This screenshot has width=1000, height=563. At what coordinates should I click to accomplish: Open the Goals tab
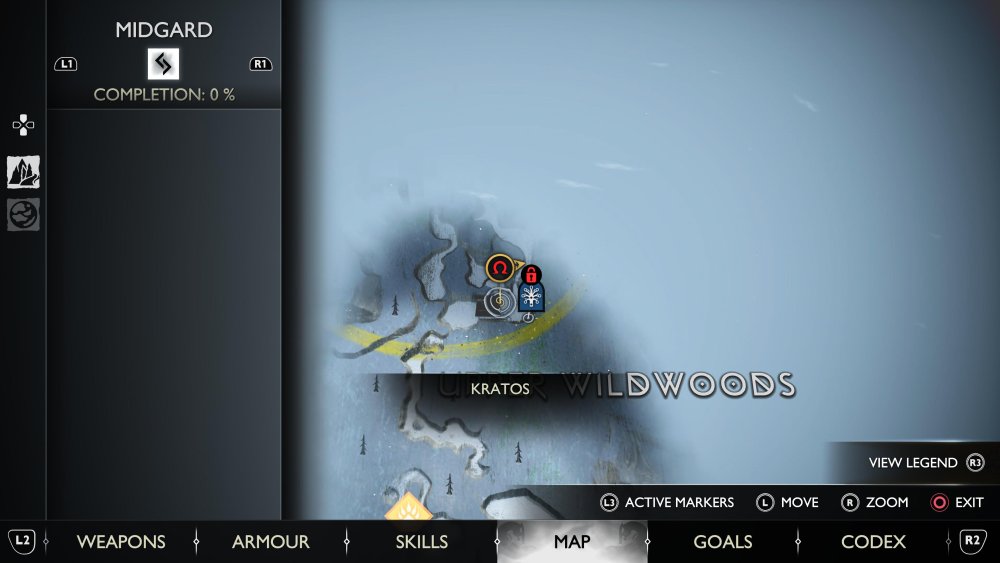[x=722, y=542]
